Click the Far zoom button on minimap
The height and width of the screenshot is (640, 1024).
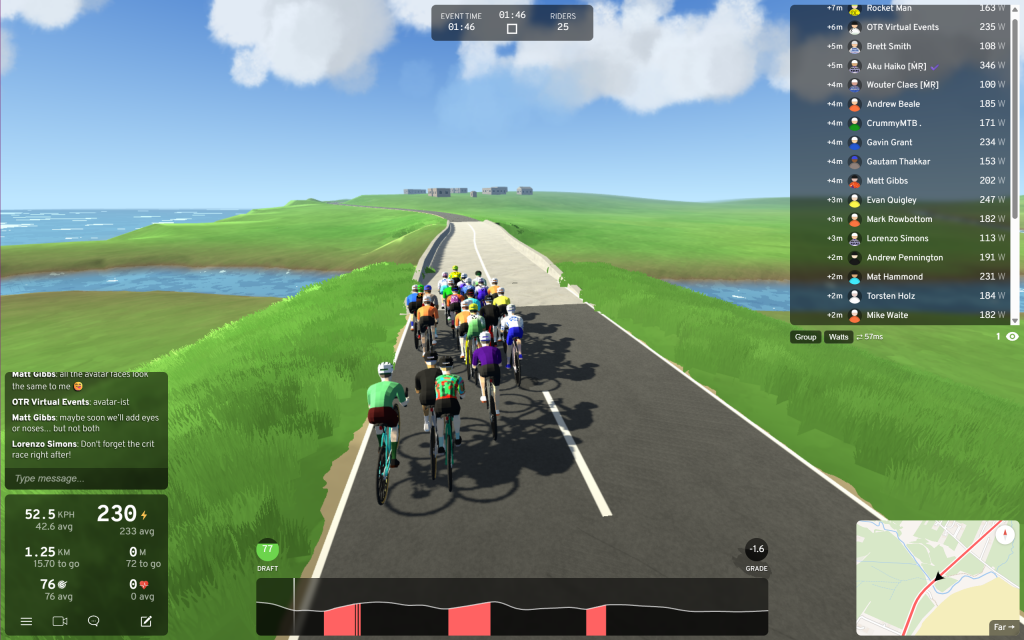click(x=1002, y=627)
